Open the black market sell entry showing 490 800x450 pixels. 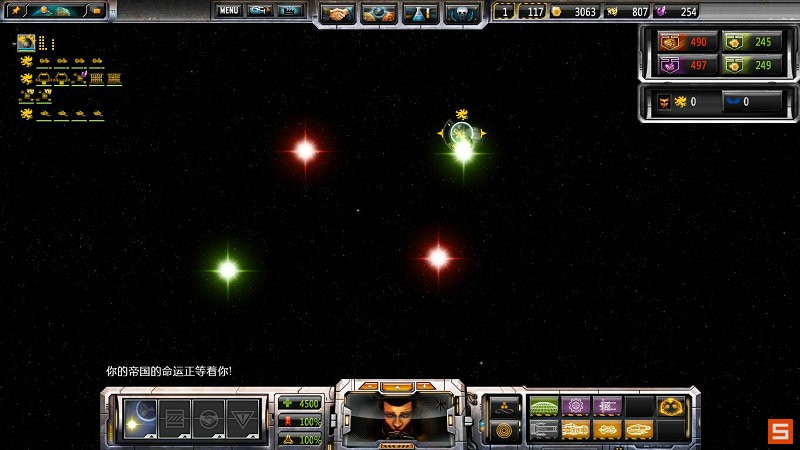(682, 42)
